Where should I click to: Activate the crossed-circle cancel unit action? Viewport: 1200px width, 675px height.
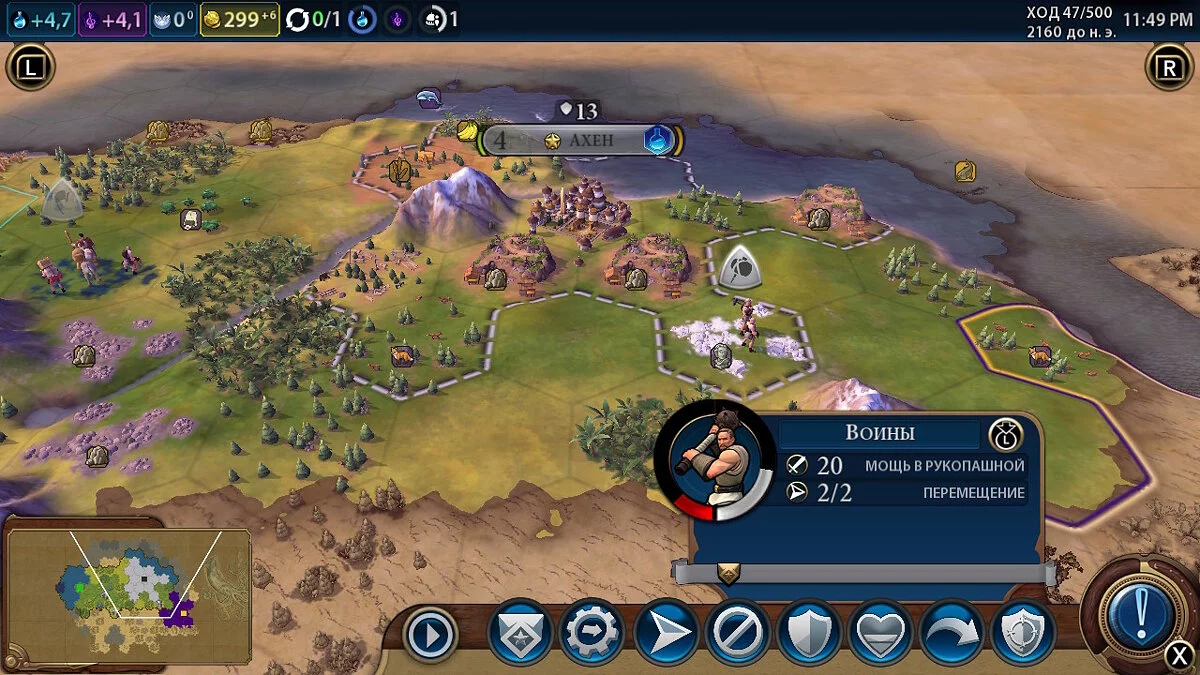737,634
